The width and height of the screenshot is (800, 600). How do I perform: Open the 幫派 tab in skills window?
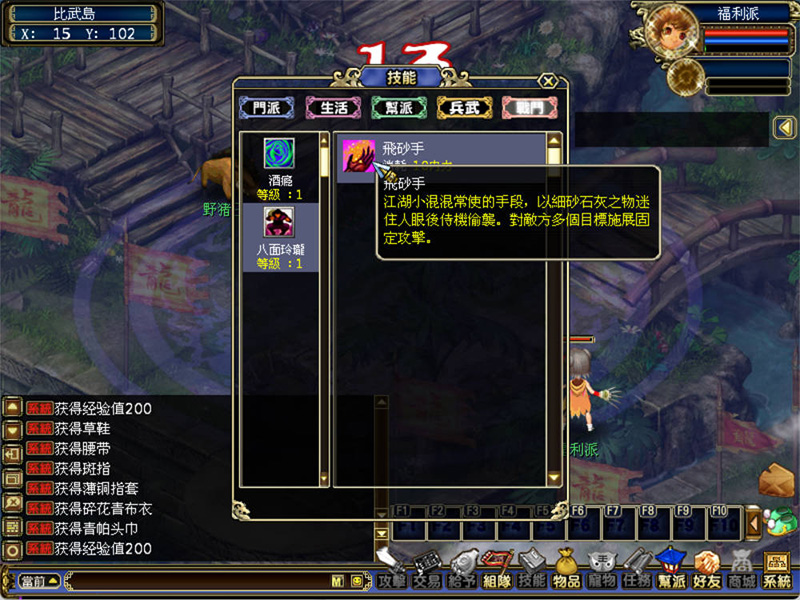[399, 107]
